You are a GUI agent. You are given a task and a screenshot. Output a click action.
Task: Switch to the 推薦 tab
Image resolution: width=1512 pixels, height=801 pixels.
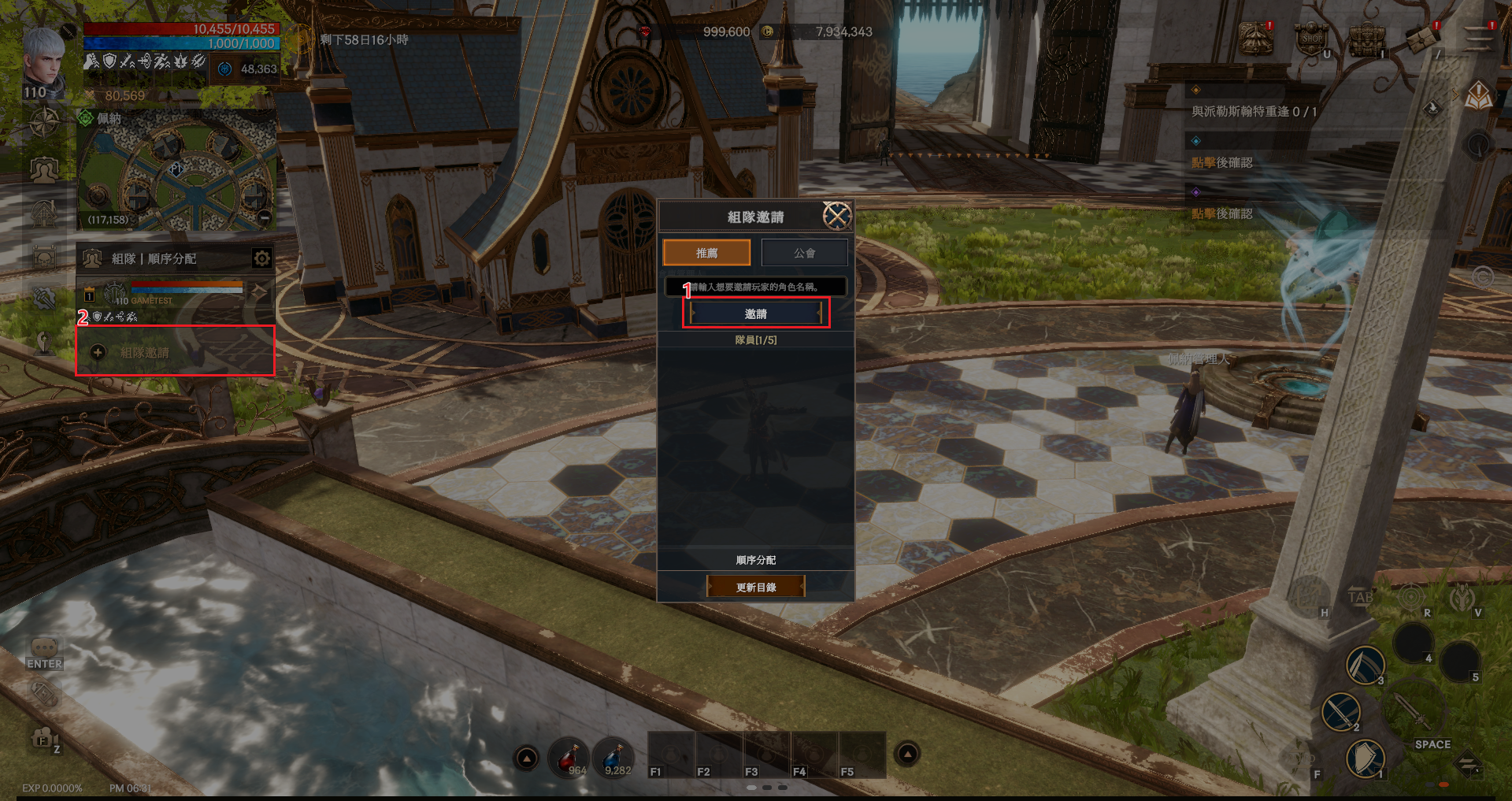pyautogui.click(x=706, y=253)
